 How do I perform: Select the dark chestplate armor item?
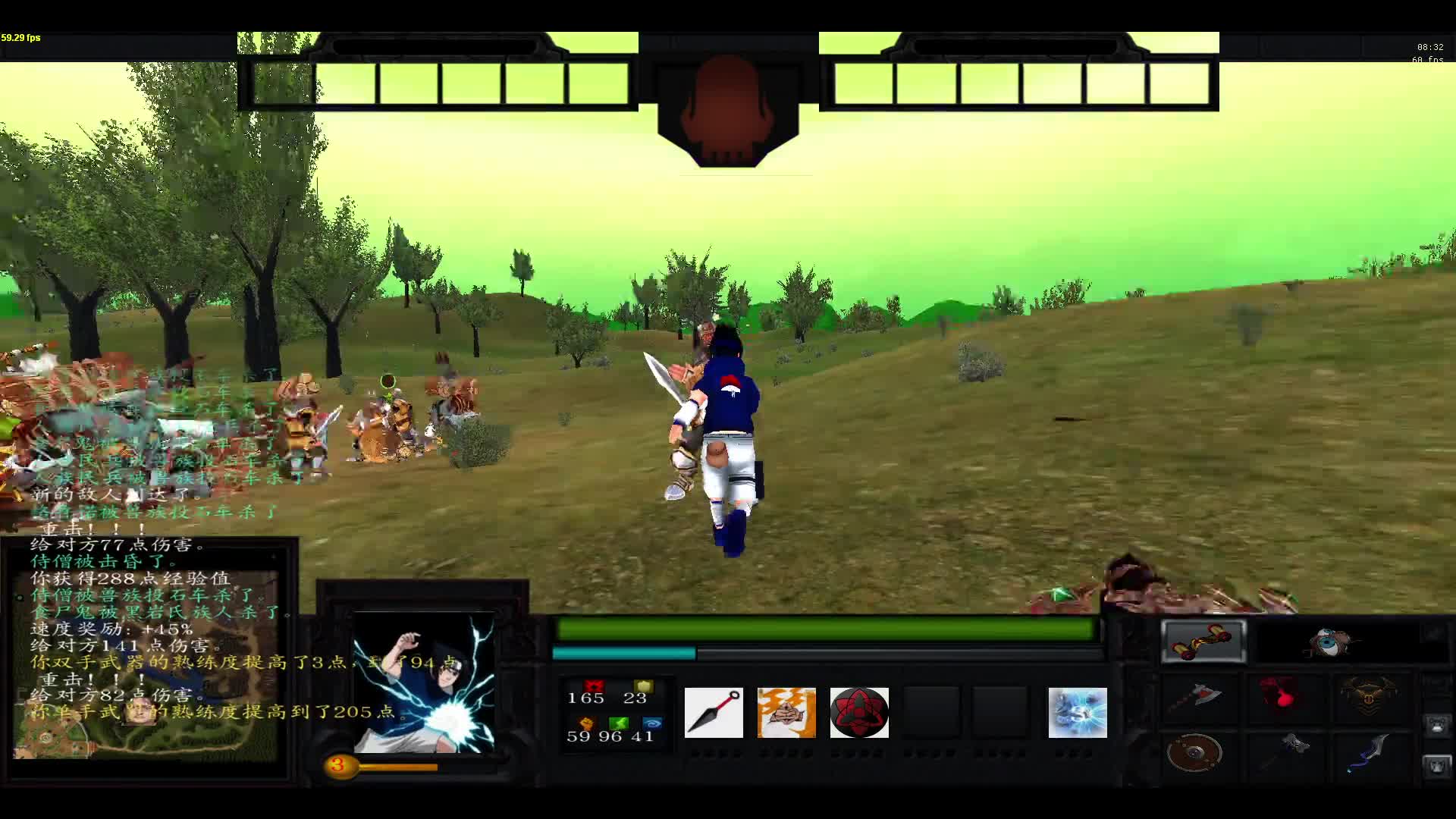(x=1369, y=694)
